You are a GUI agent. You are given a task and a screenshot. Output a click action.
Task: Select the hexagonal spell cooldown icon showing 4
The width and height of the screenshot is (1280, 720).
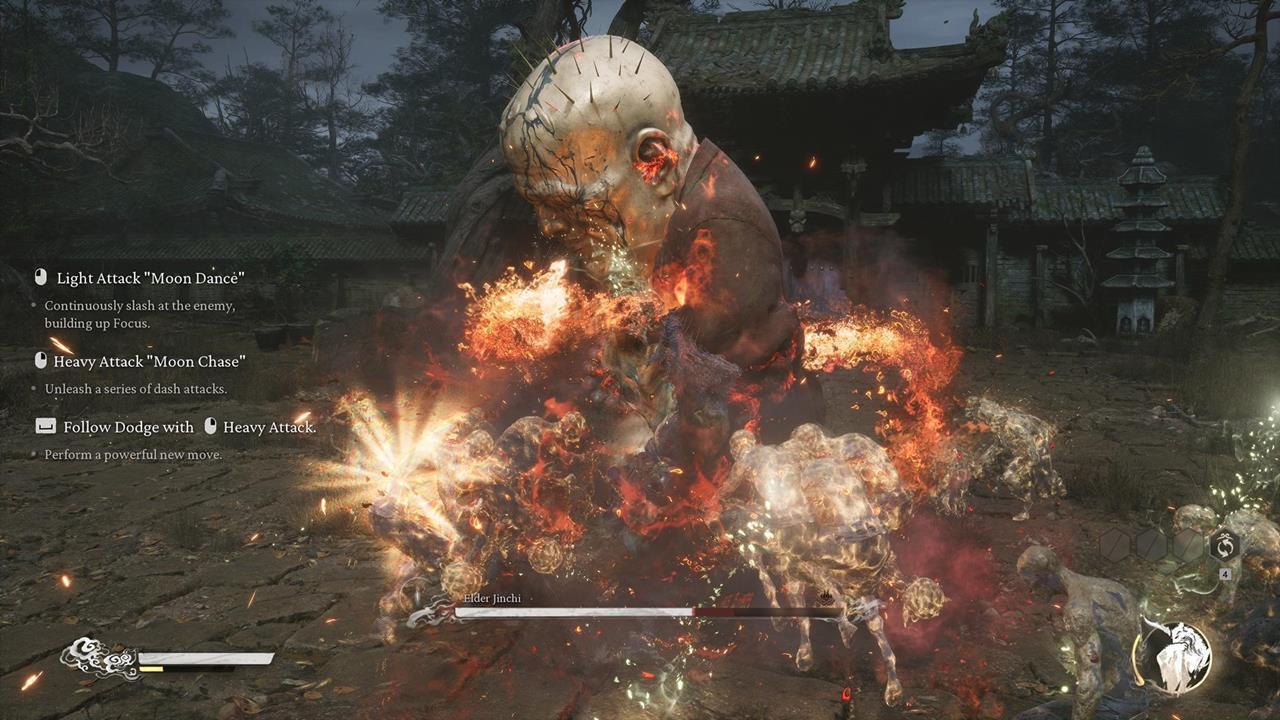[x=1225, y=546]
